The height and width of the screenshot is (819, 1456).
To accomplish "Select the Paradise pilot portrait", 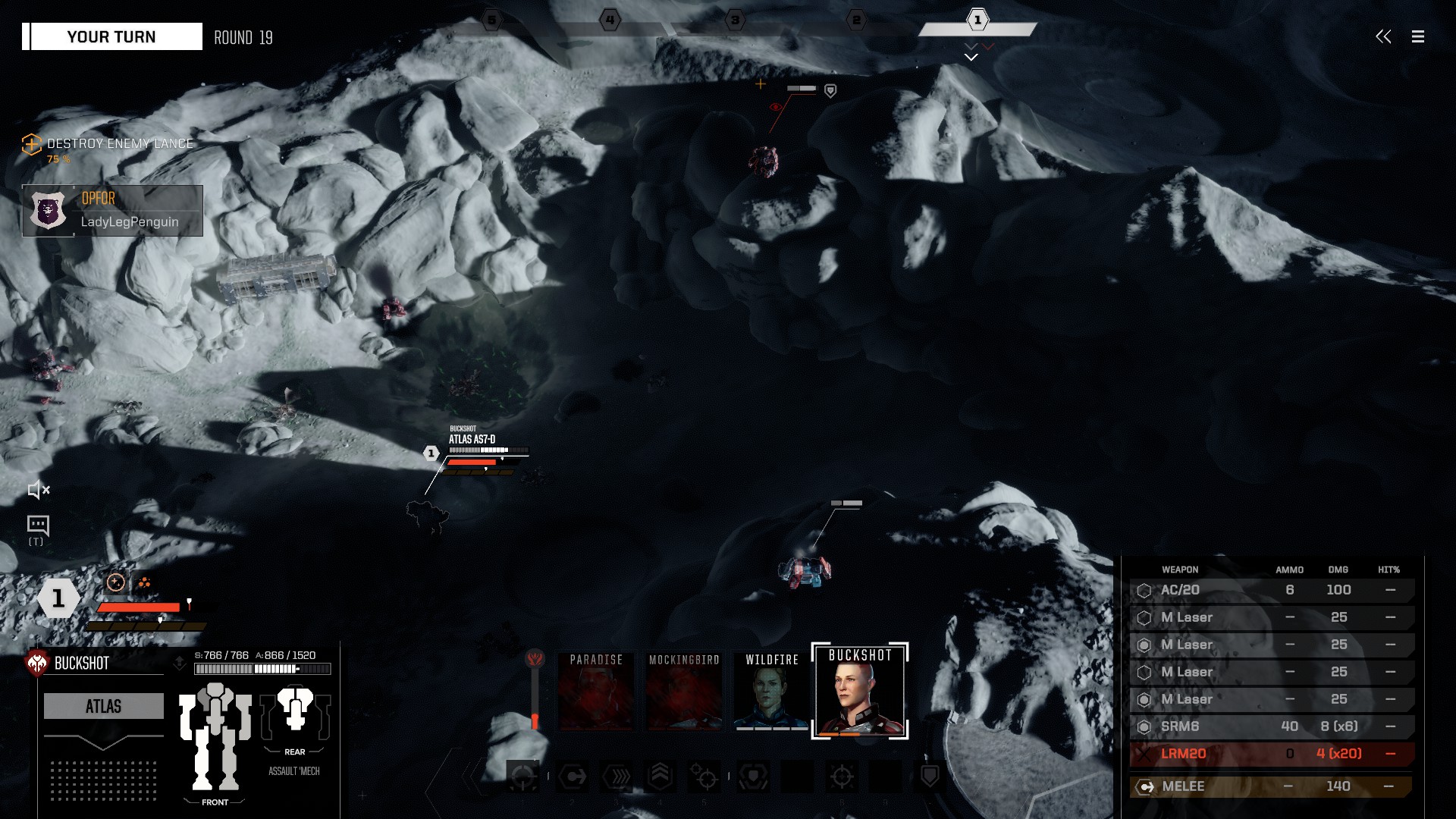I will [x=596, y=692].
